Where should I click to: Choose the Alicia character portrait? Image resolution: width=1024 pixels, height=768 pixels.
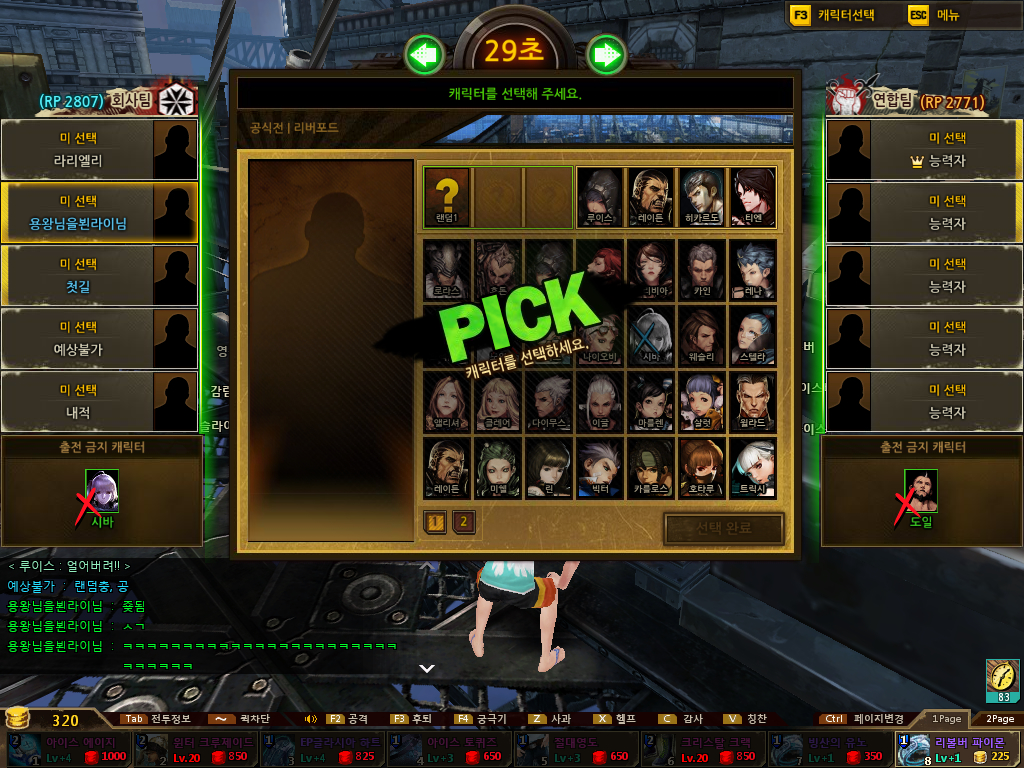446,401
